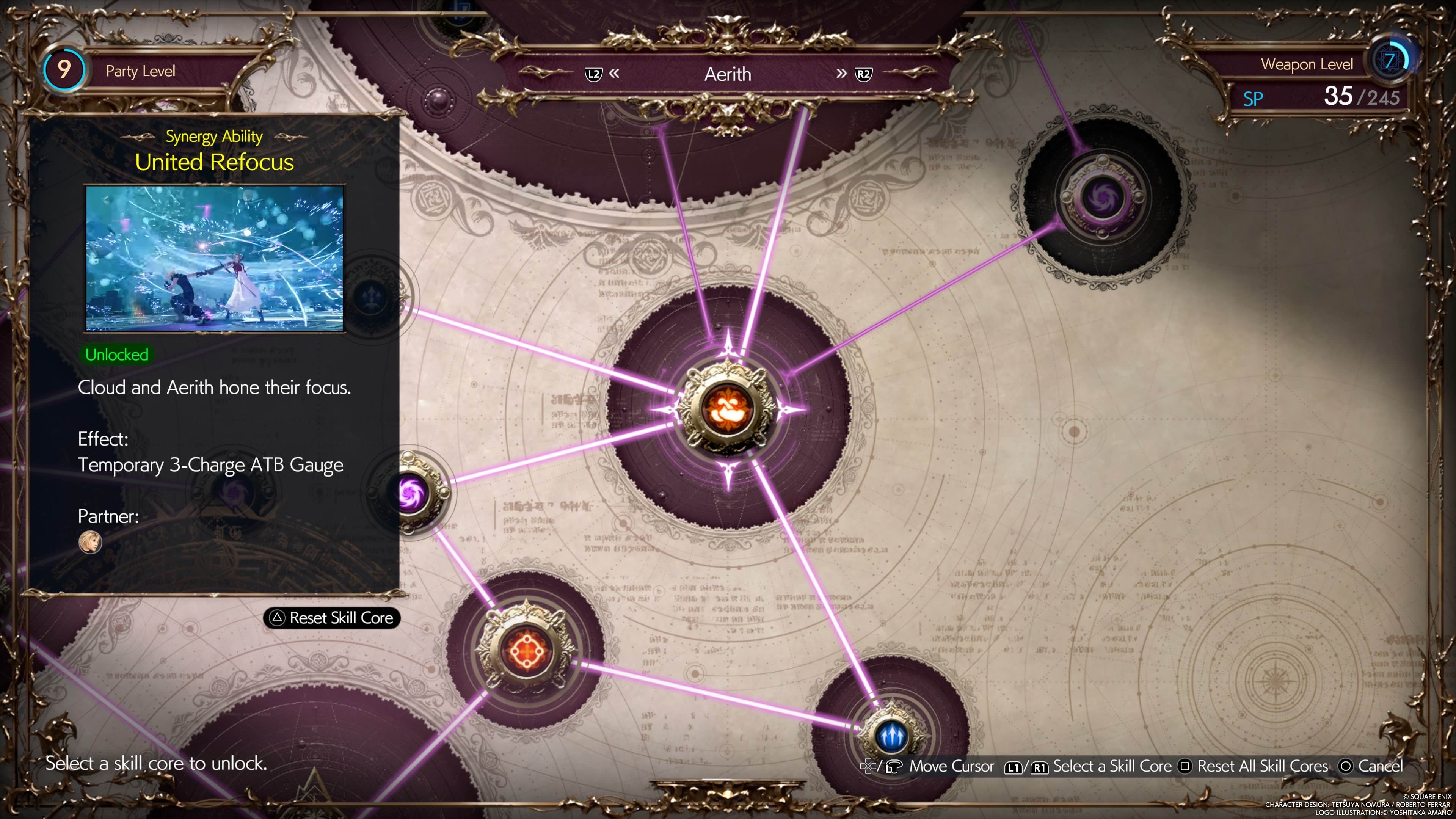Select the central United Refocus skill core

727,409
